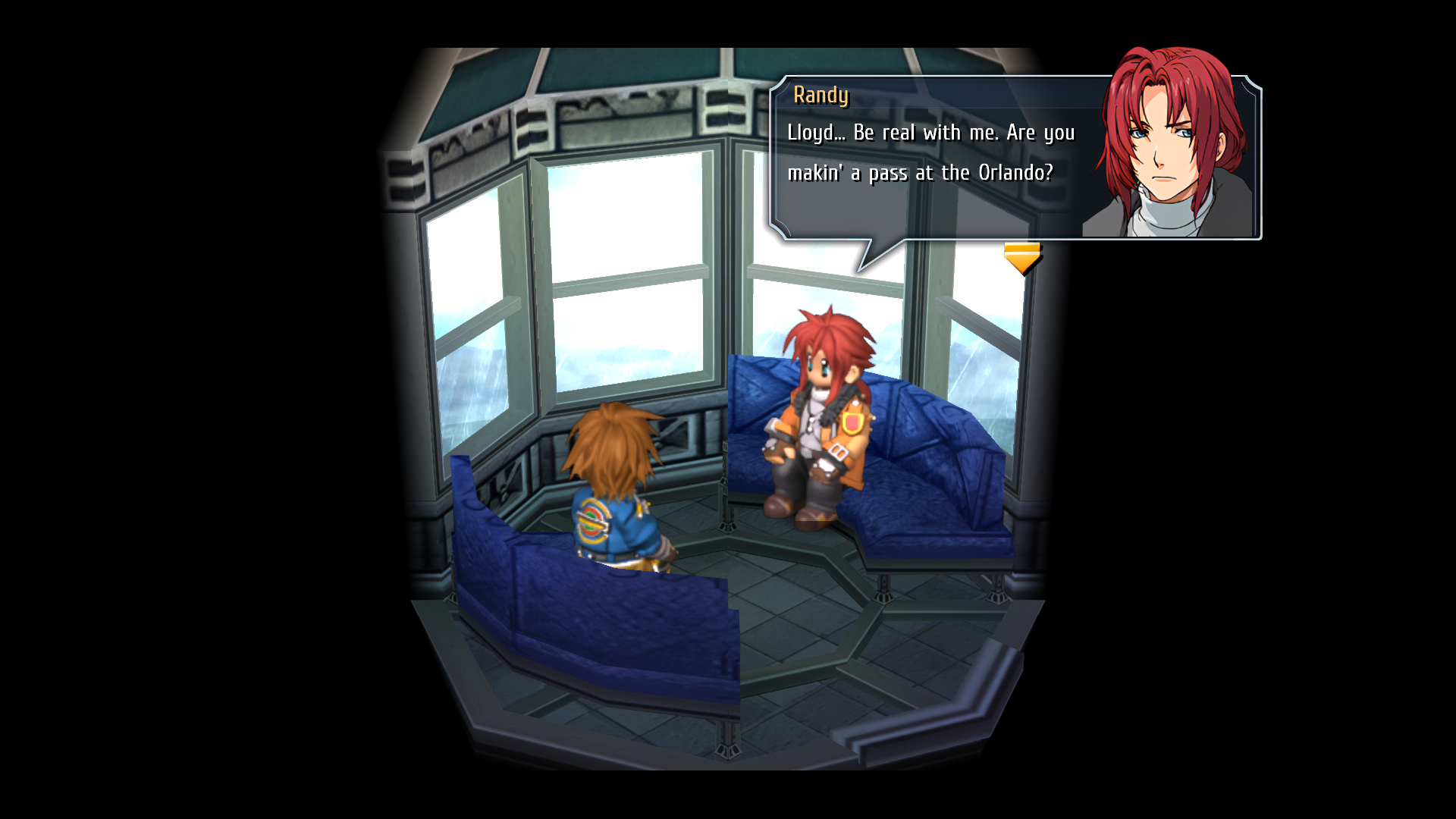1456x819 pixels.
Task: Advance dialogue with the orange arrow indicator
Action: (1021, 258)
